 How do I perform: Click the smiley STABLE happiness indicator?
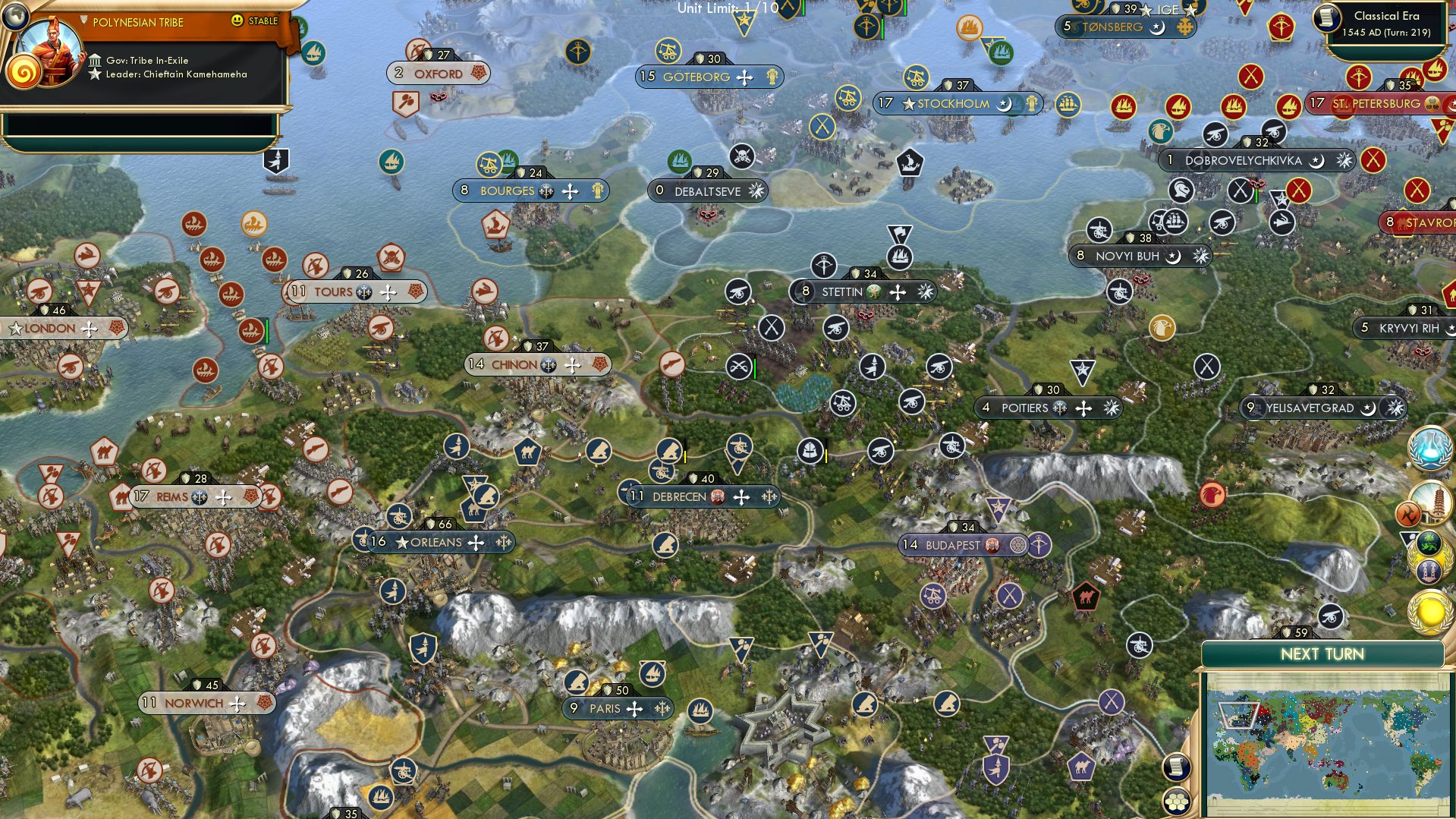238,22
